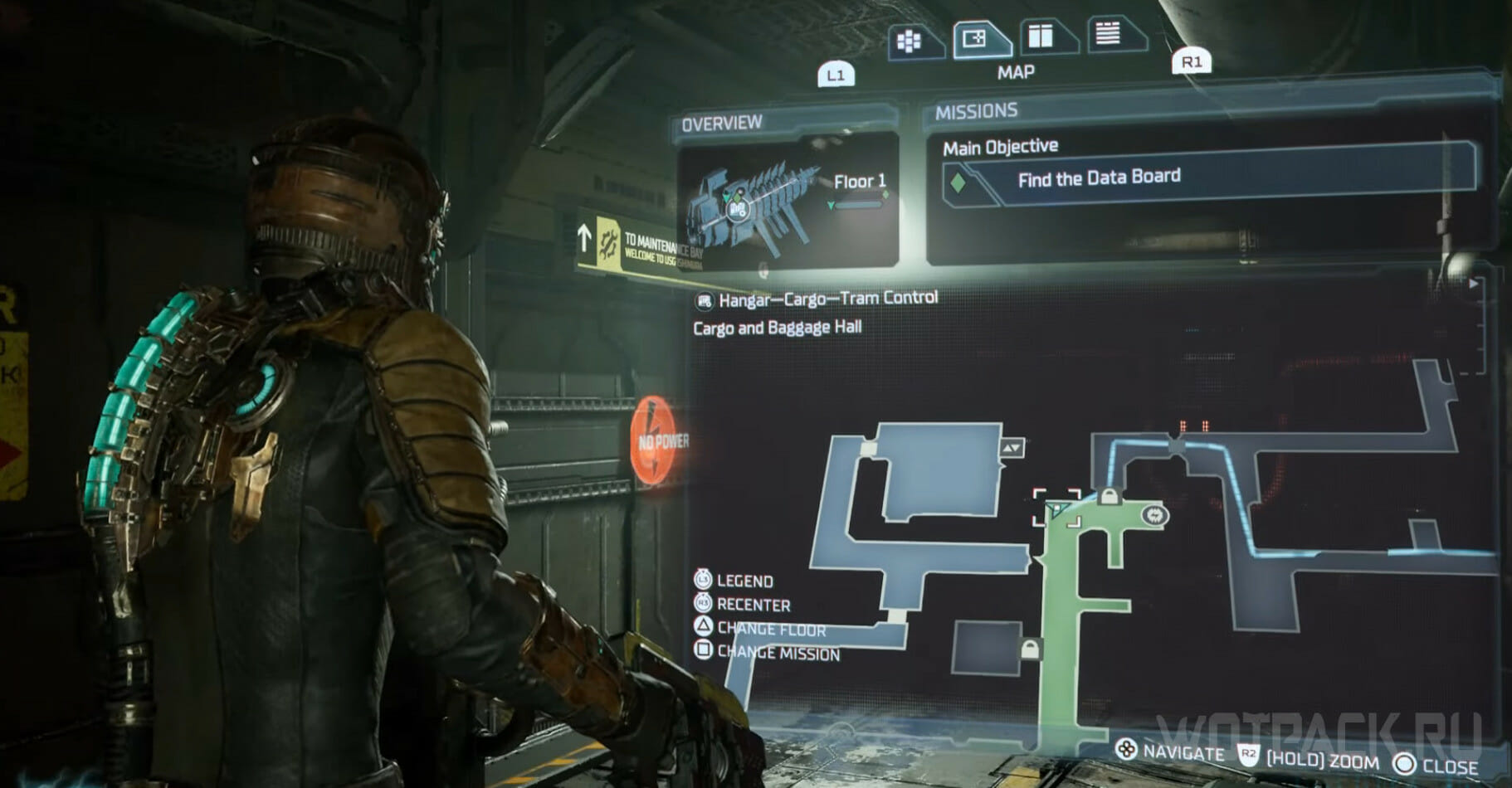This screenshot has width=1512, height=788.
Task: Select the player position arrow on map
Action: 1056,509
